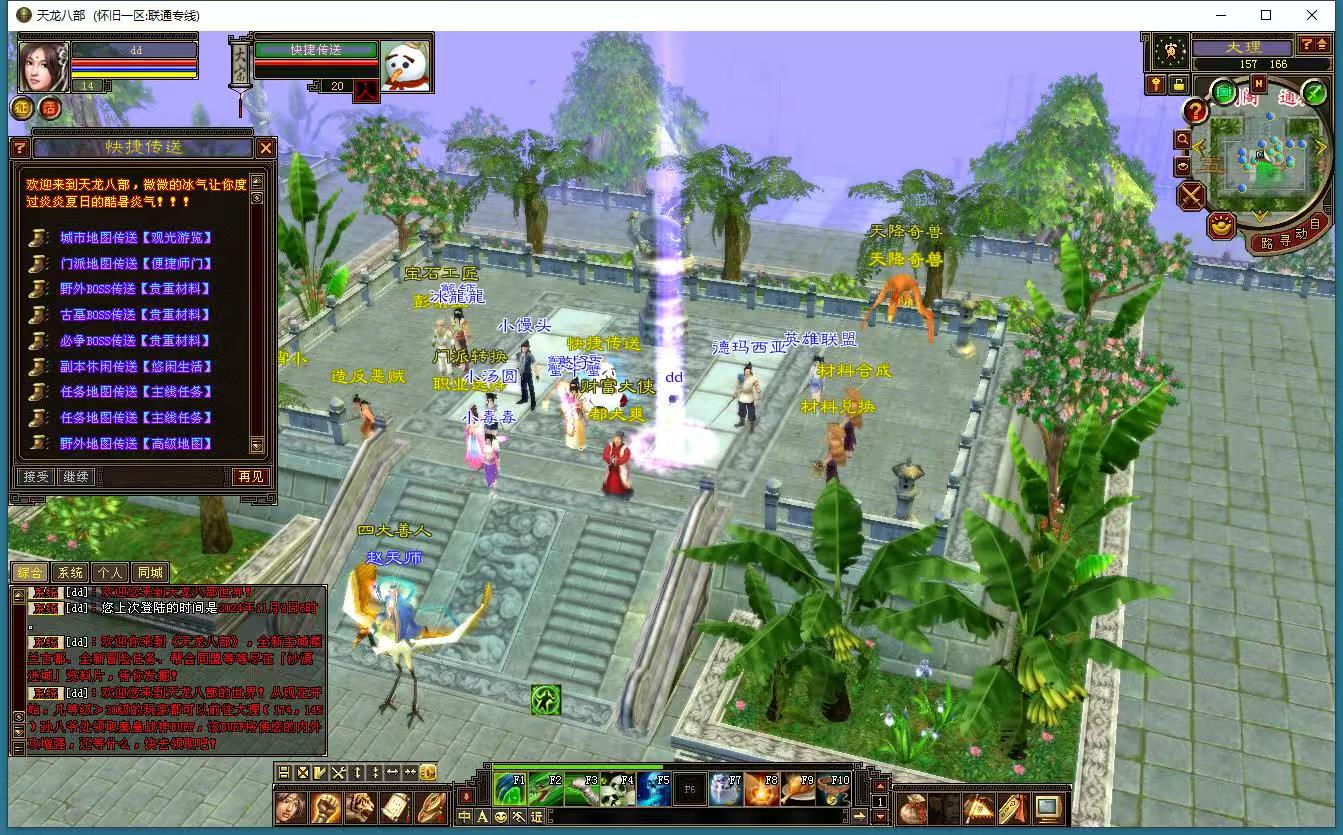The image size is (1343, 835).
Task: Open the gold ingot shop icon
Action: (x=1221, y=227)
